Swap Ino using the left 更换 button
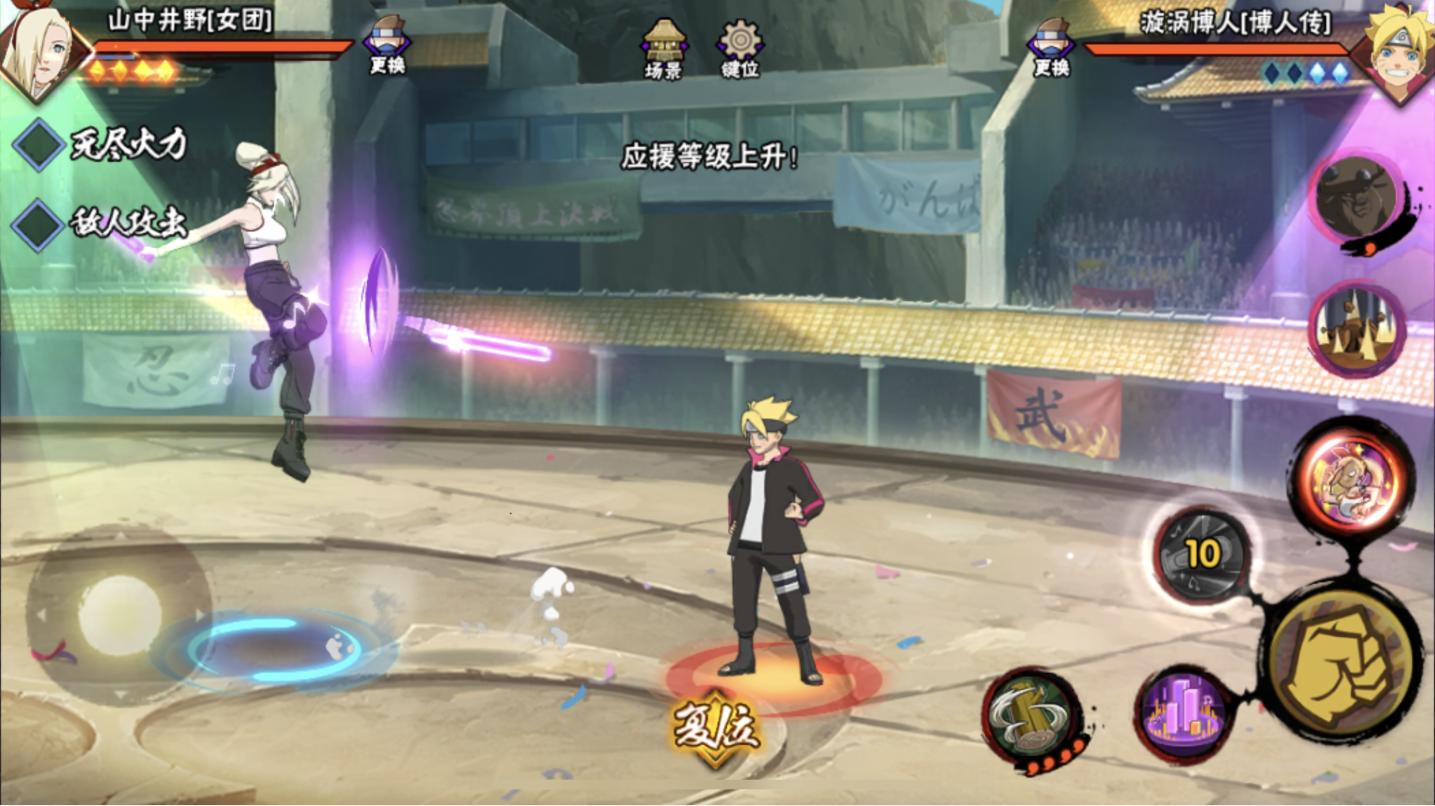Image resolution: width=1435 pixels, height=806 pixels. pos(386,47)
